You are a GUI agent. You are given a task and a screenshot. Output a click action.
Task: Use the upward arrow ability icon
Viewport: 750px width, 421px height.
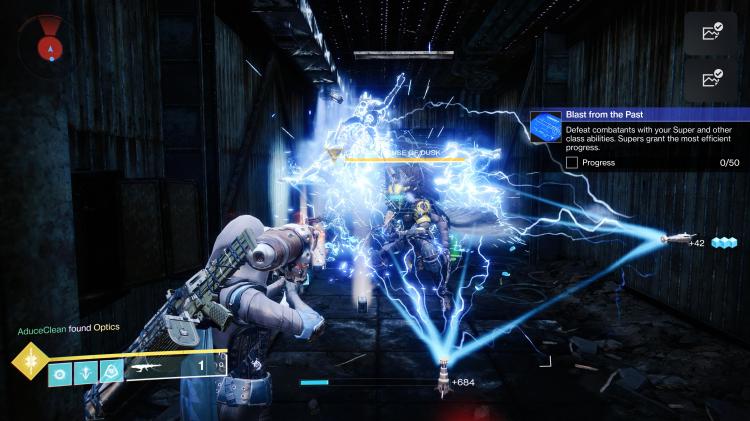(86, 374)
